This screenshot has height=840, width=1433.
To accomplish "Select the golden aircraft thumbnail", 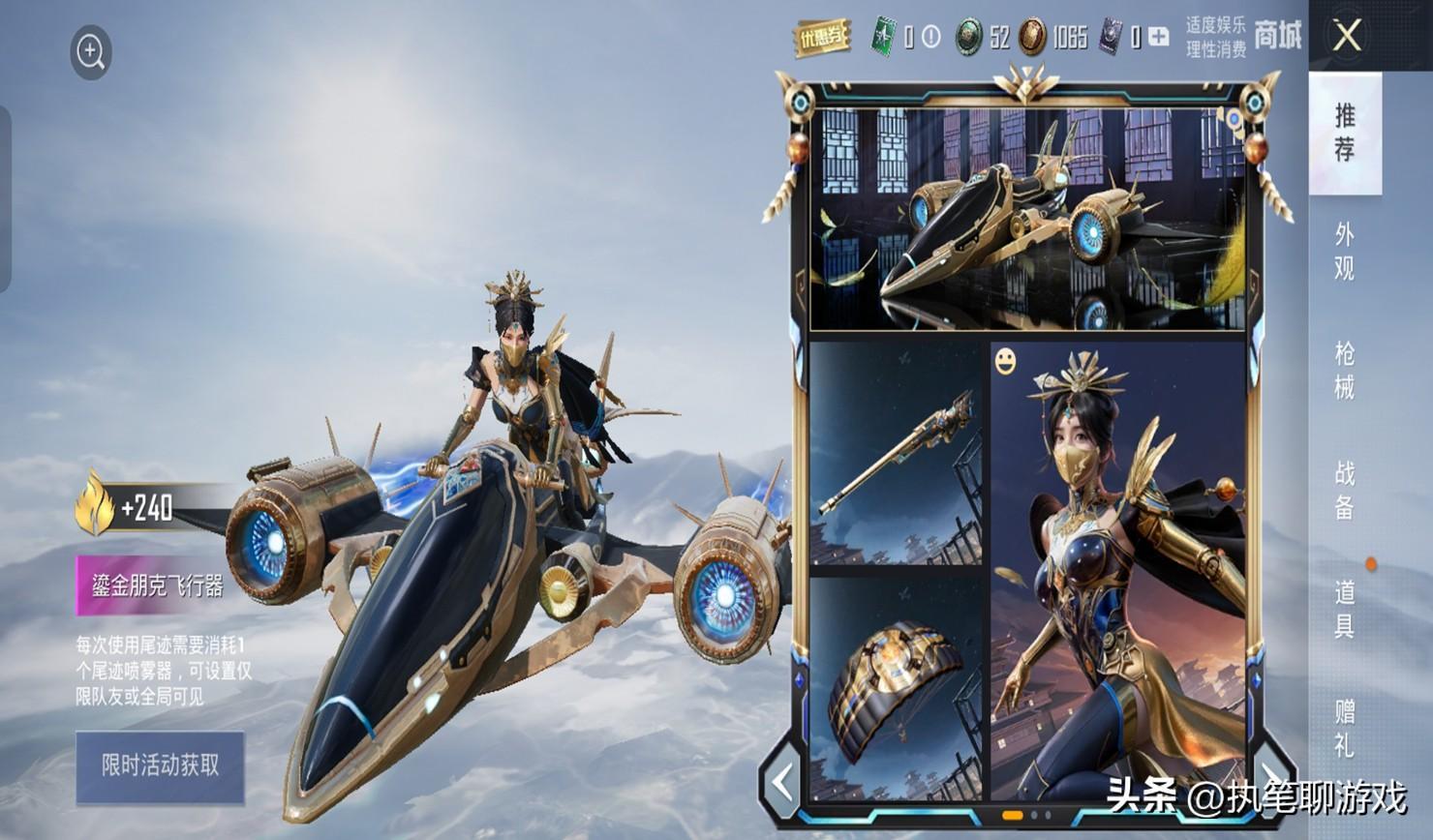I will pyautogui.click(x=1026, y=221).
